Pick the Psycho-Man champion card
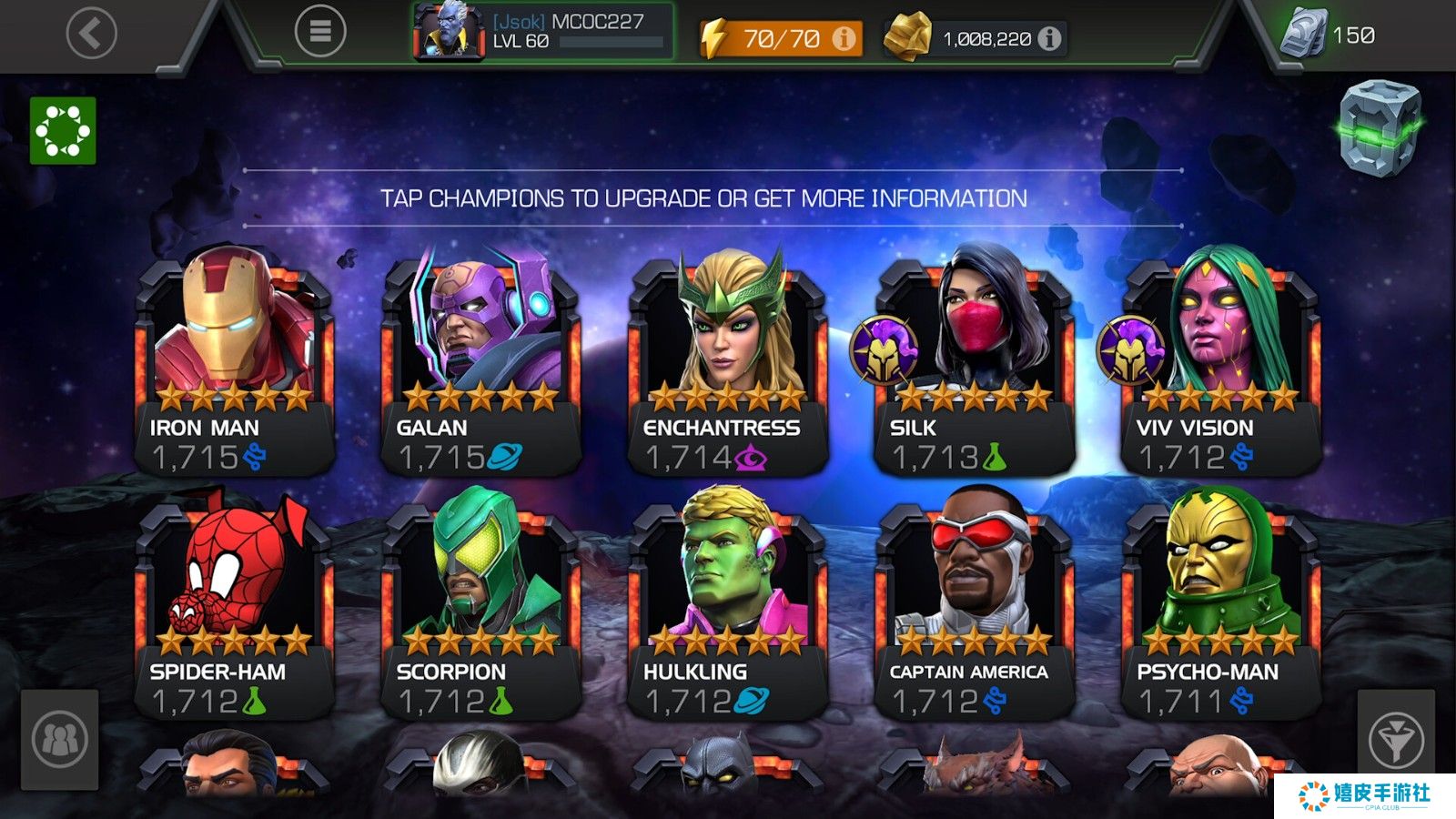The width and height of the screenshot is (1456, 819). (1220, 608)
